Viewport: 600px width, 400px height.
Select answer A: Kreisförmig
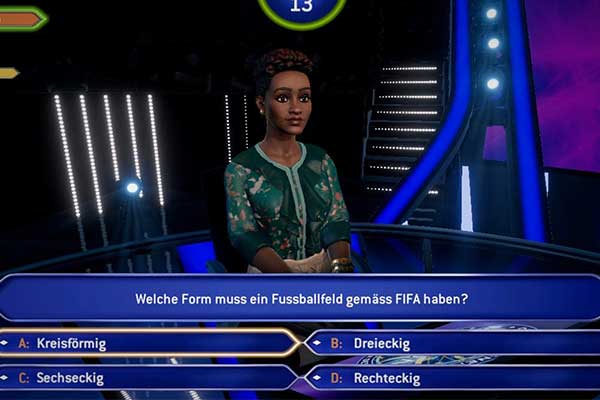[x=150, y=343]
